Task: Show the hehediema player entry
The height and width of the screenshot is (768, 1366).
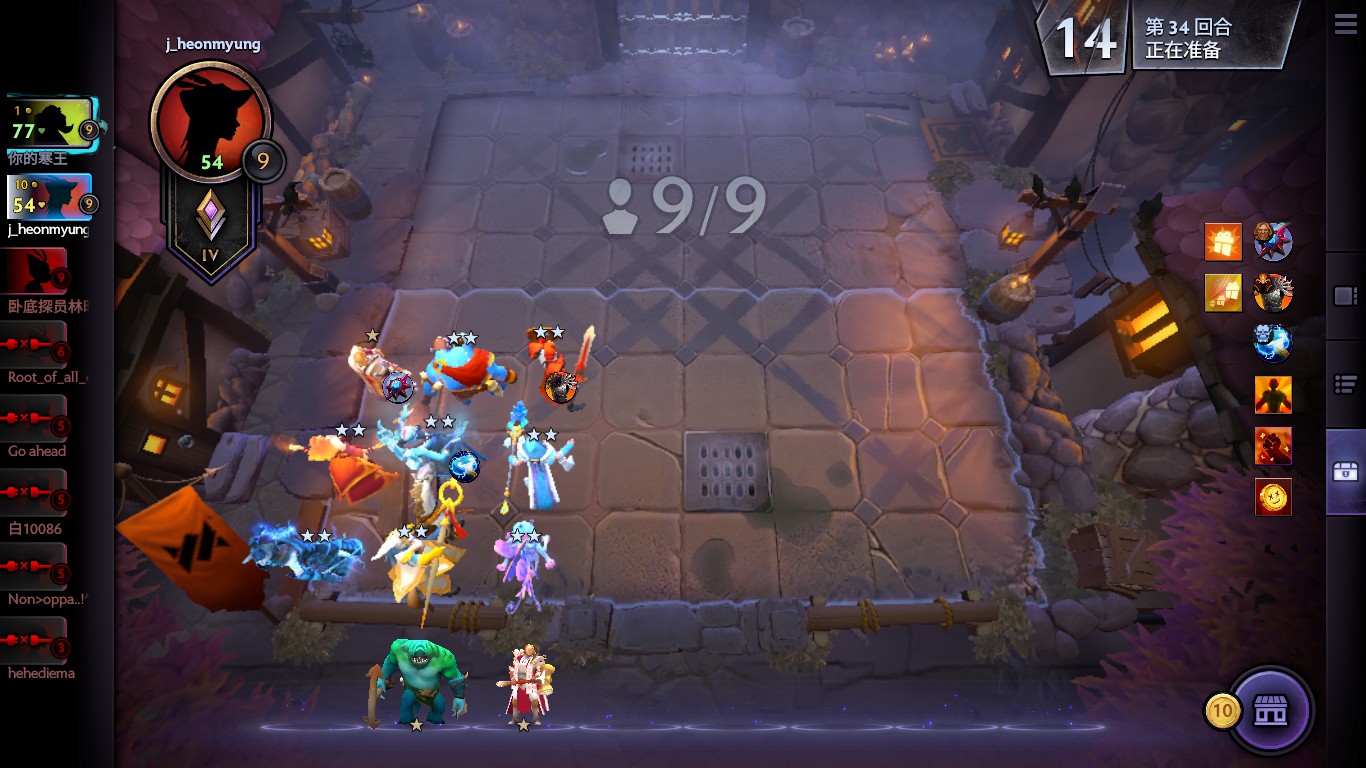Action: [37, 642]
